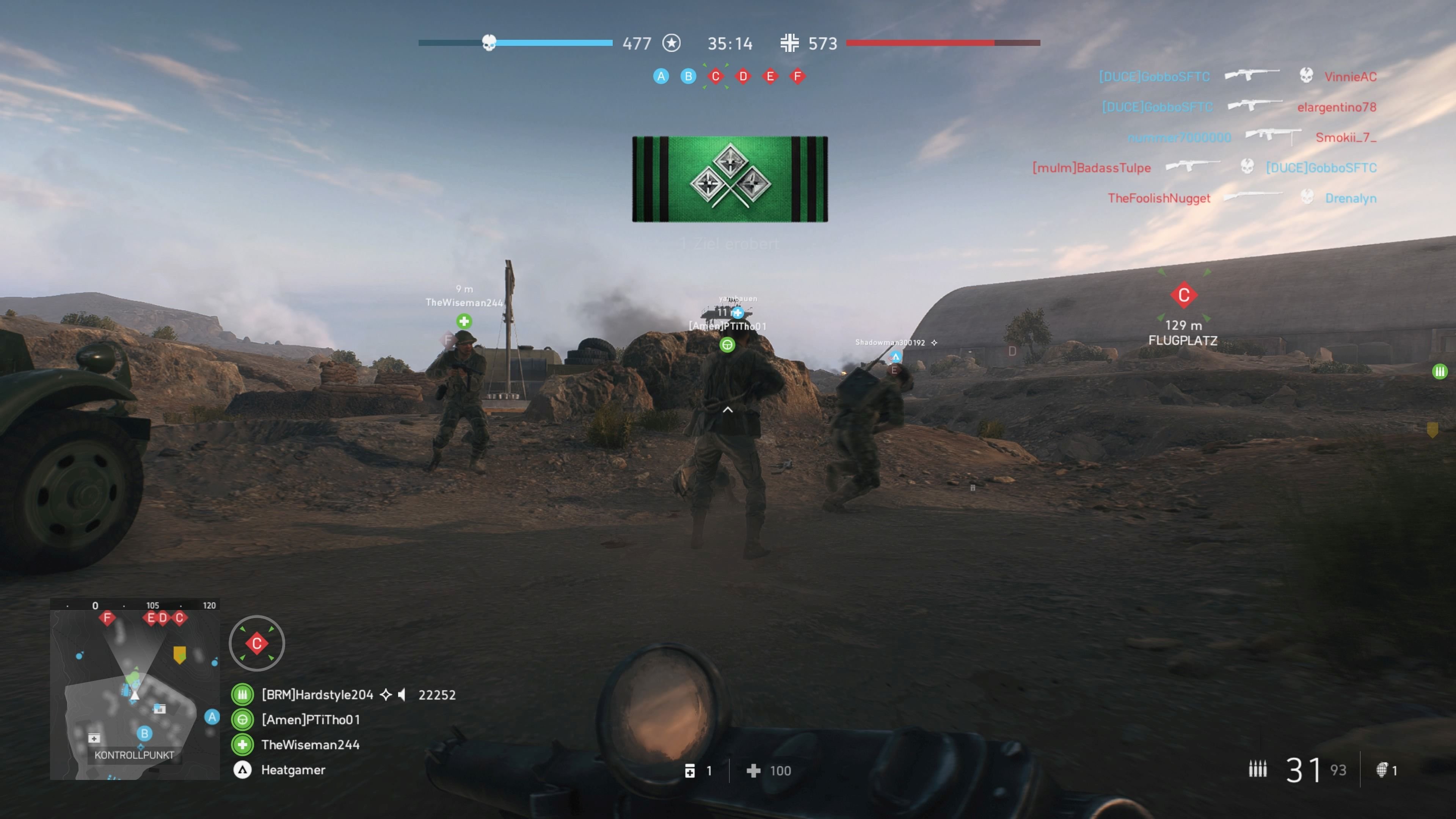The height and width of the screenshot is (819, 1456).
Task: Toggle objective E indicator in the objective row
Action: tap(770, 76)
